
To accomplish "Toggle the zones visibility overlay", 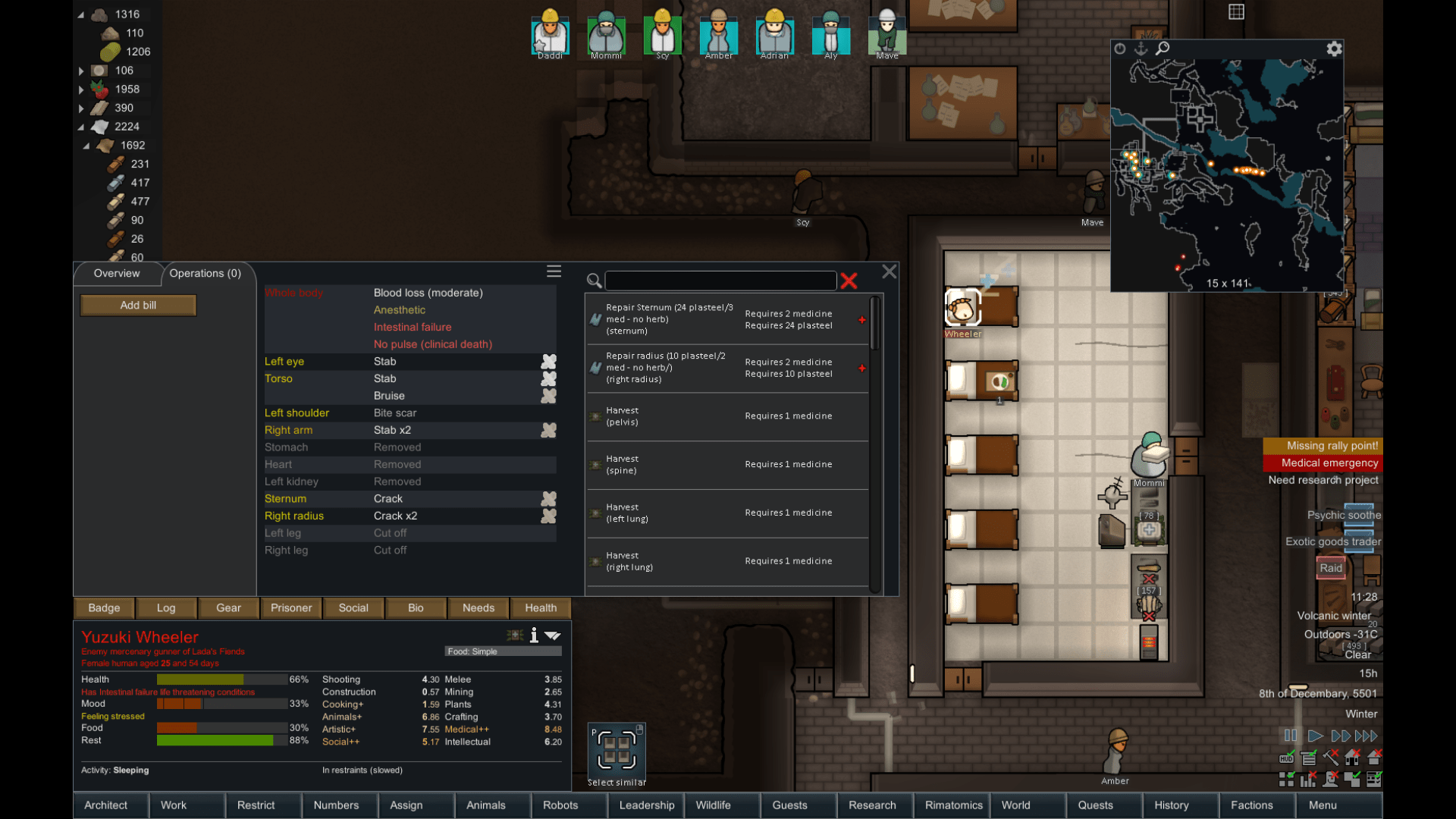I will 1287,779.
